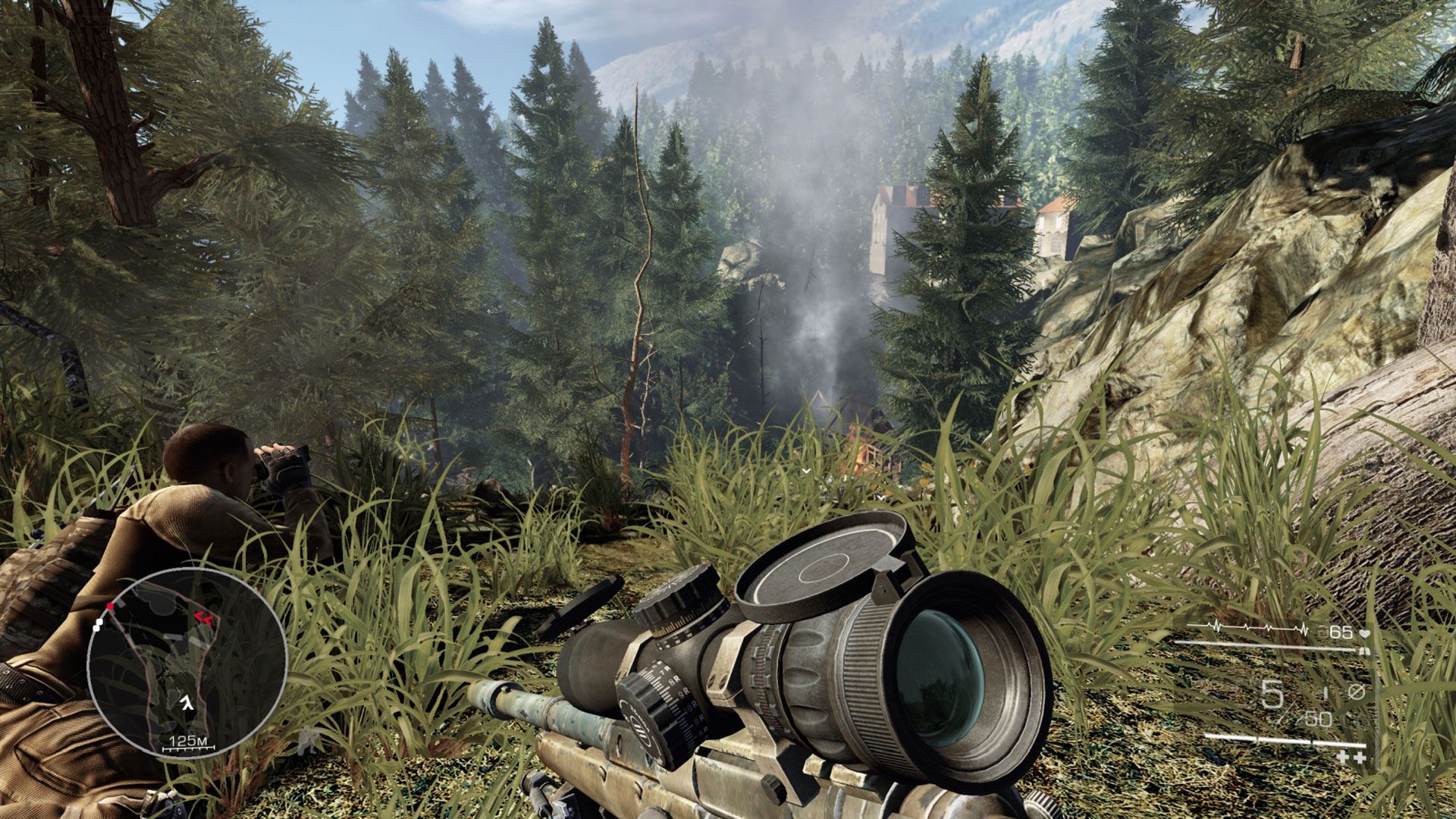Click the heart rate heart icon
The height and width of the screenshot is (819, 1456).
(x=1365, y=632)
